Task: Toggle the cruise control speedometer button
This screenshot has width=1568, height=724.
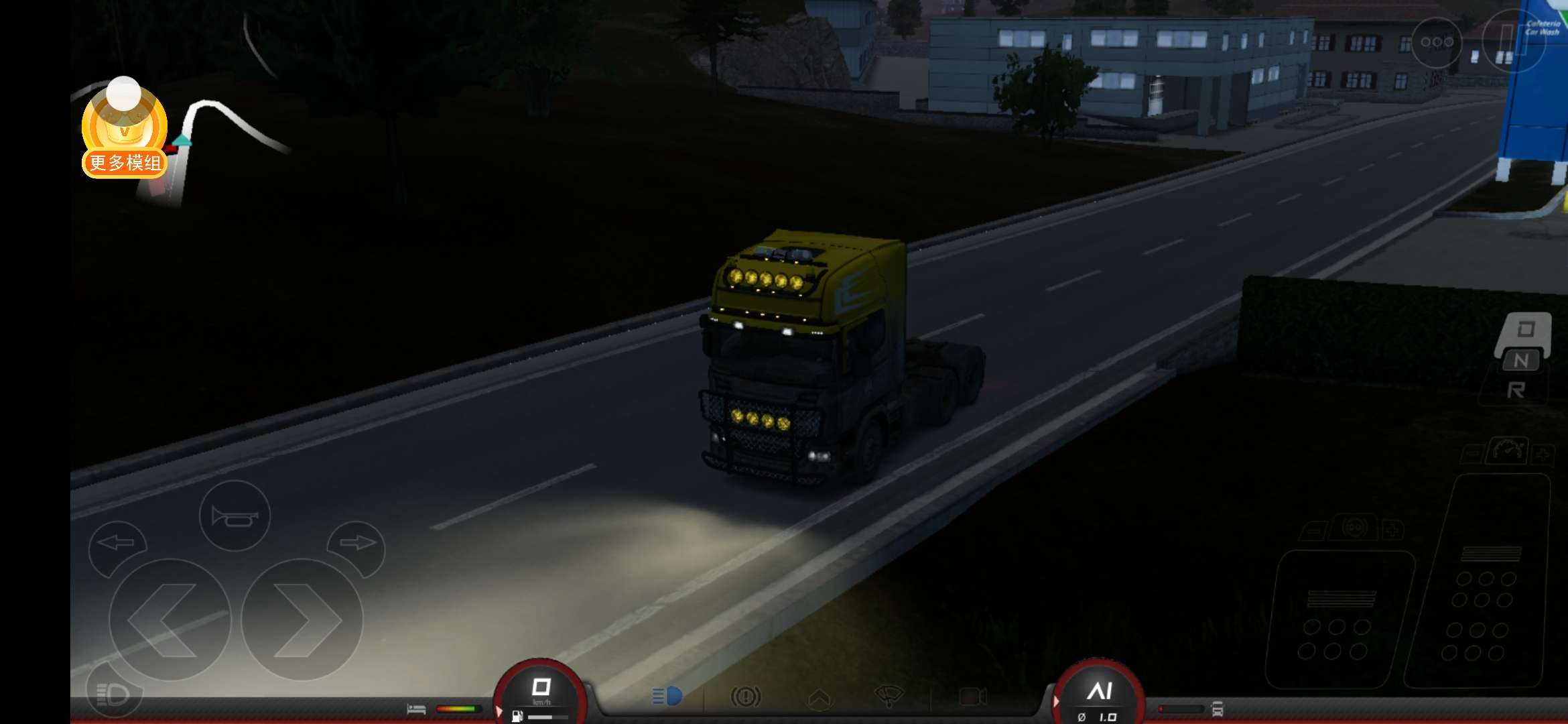Action: tap(1508, 449)
